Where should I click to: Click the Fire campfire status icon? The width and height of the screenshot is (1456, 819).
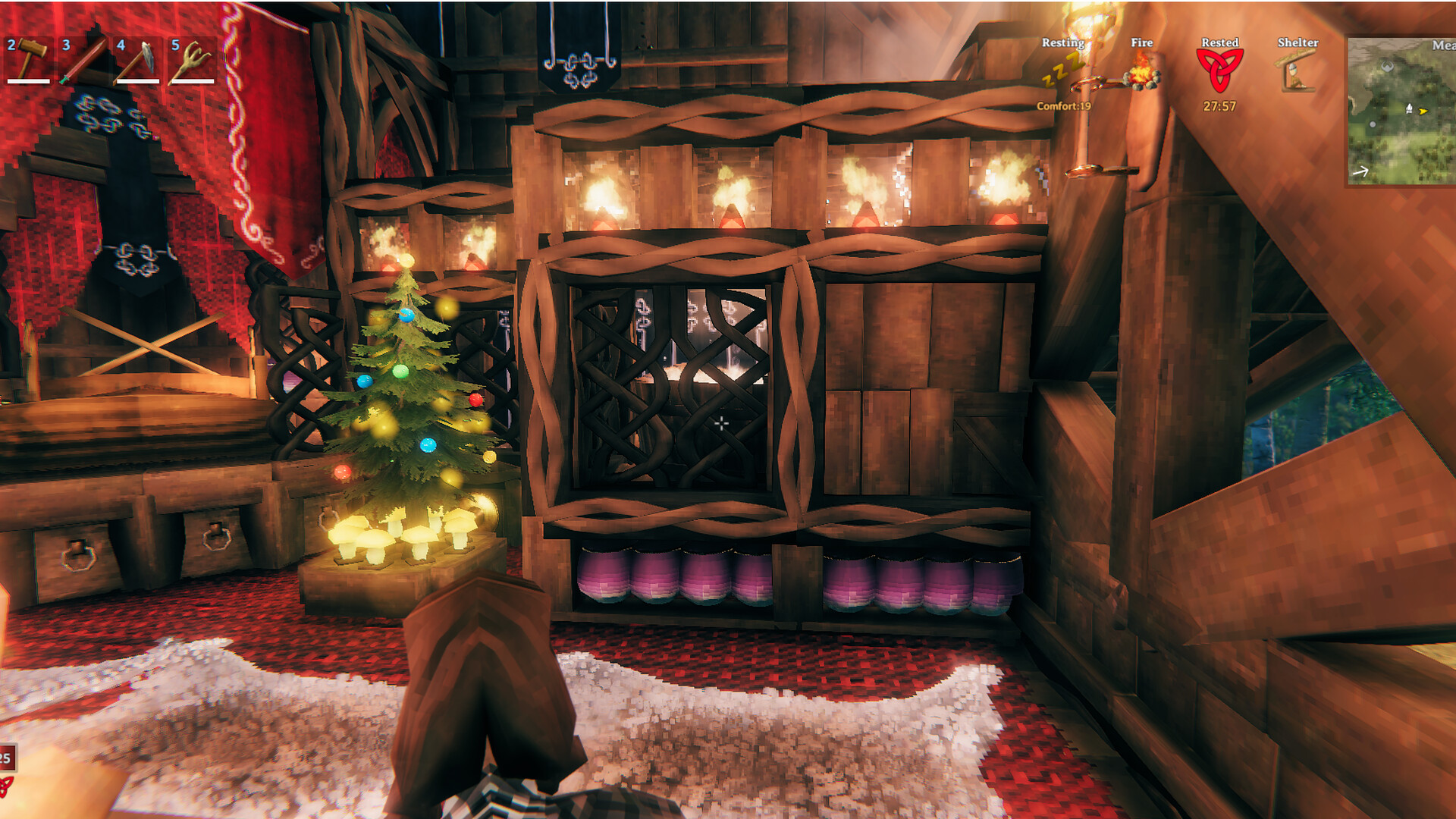(1141, 76)
